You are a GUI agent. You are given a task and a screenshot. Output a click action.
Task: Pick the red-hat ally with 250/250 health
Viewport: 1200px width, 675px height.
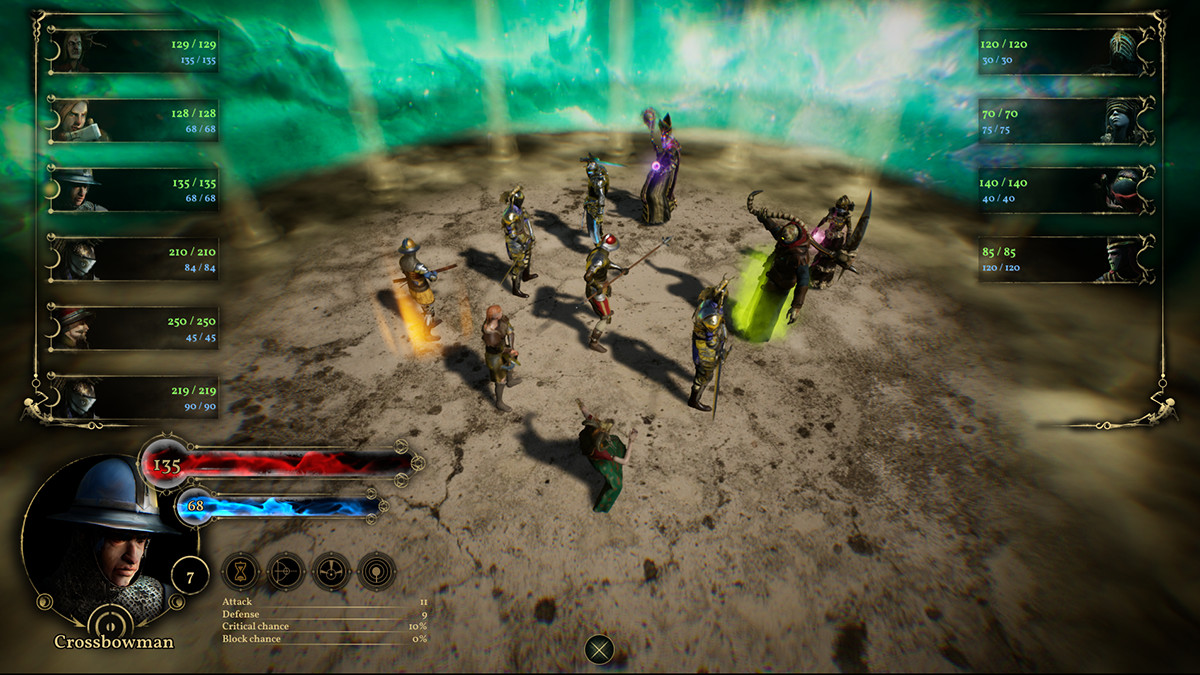[132, 328]
